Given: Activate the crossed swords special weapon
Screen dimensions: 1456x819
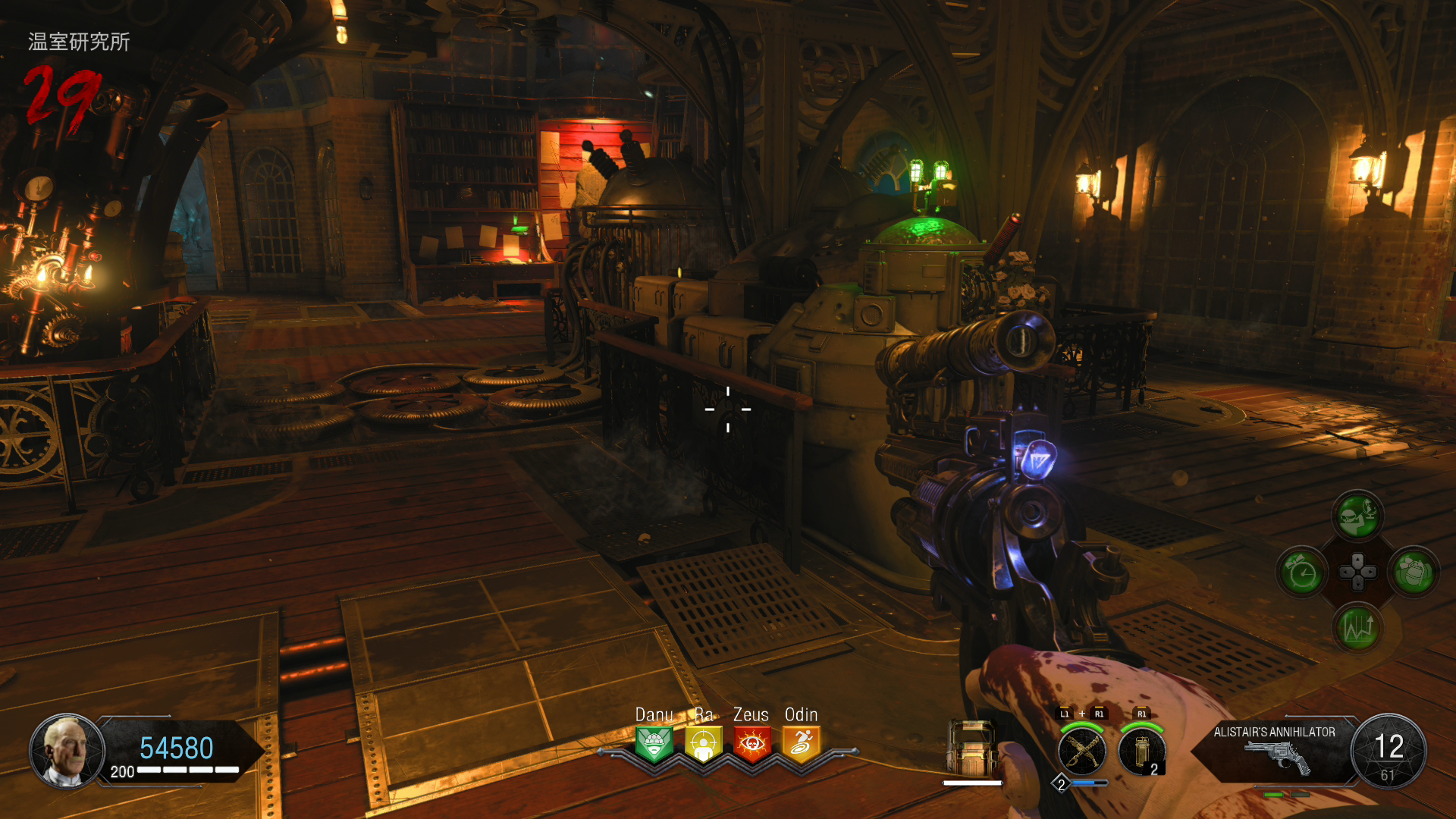Looking at the screenshot, I should 1082,751.
